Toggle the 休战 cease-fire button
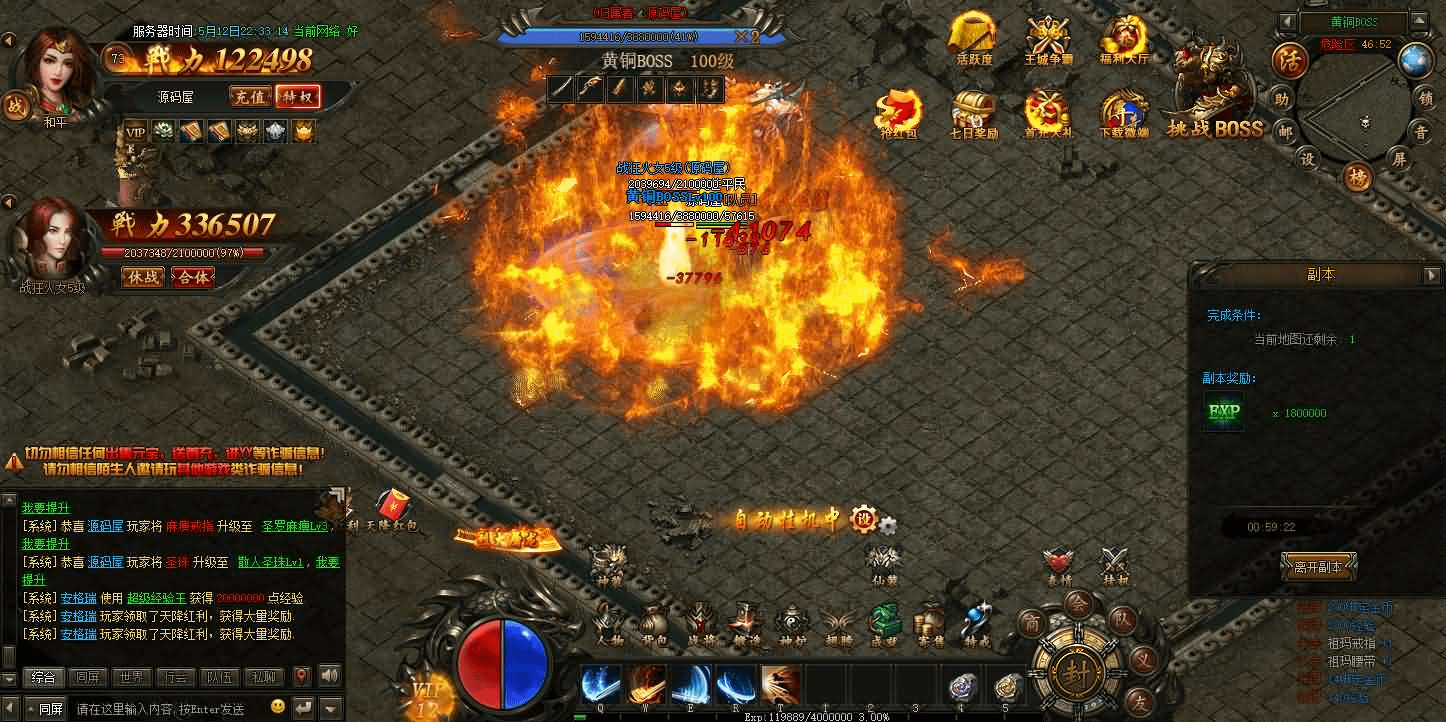Image resolution: width=1446 pixels, height=722 pixels. (143, 277)
